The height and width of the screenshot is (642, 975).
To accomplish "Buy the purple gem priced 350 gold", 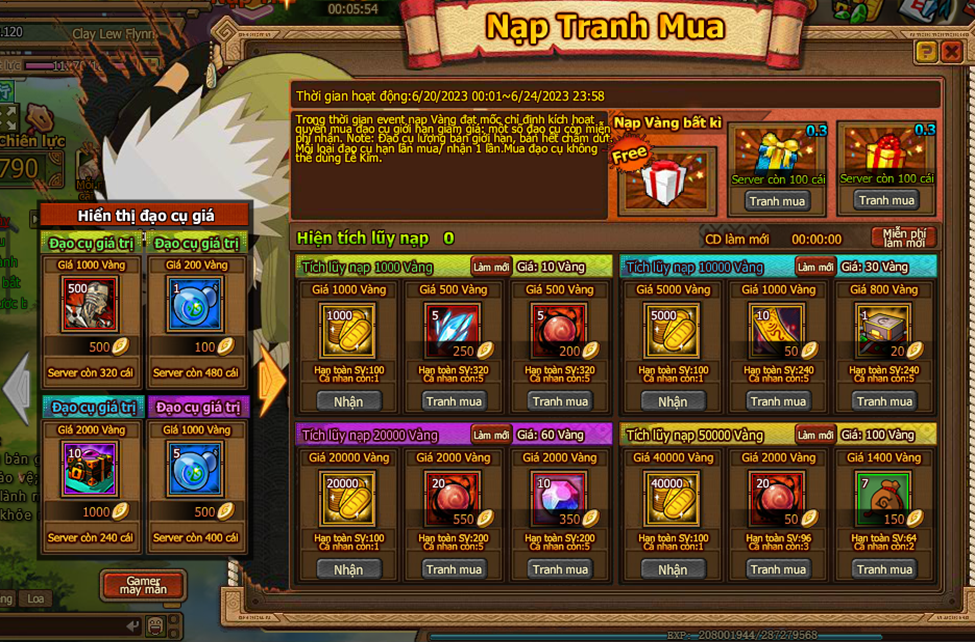I will pyautogui.click(x=560, y=569).
